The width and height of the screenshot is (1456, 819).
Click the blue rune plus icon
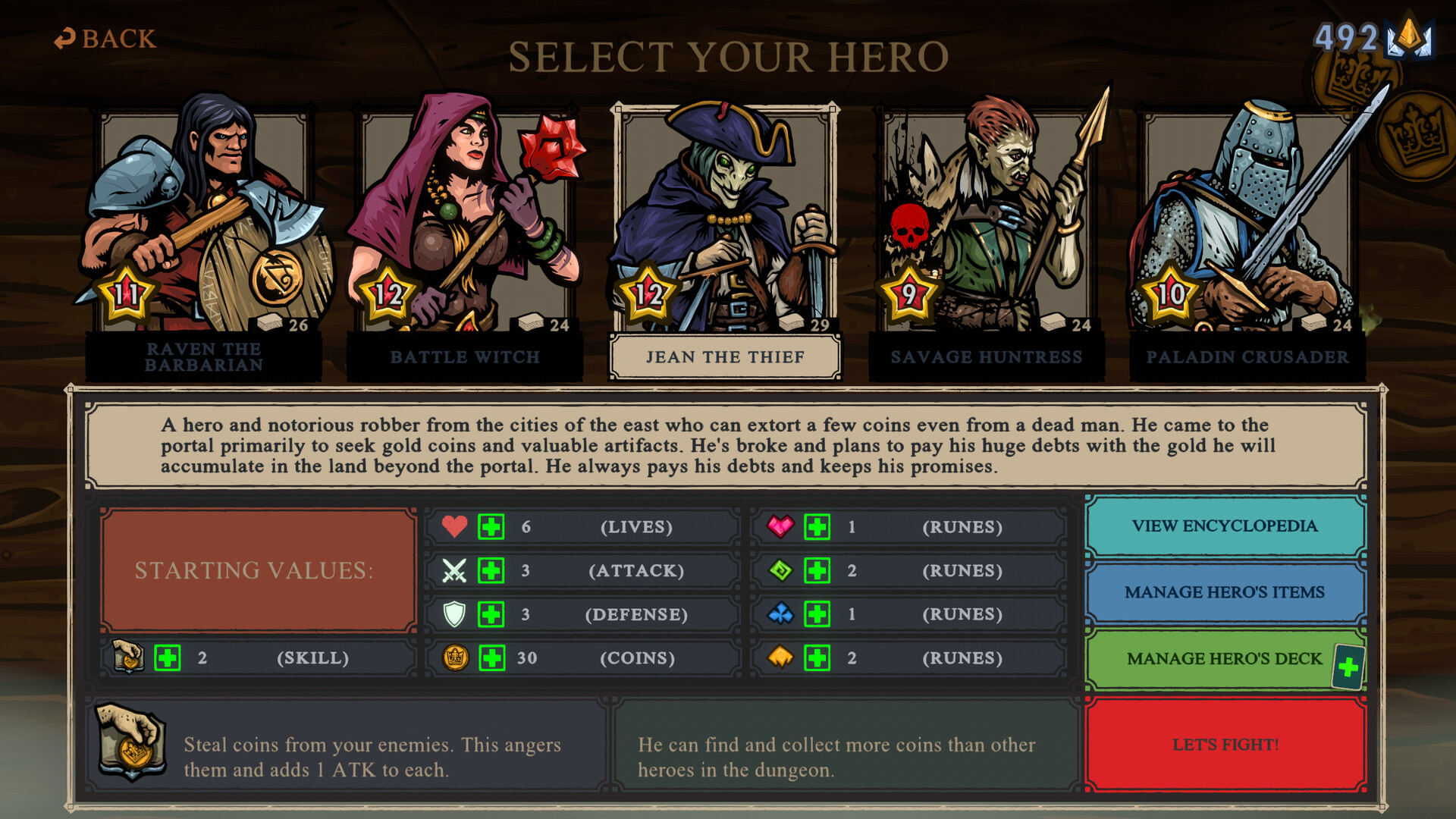817,614
